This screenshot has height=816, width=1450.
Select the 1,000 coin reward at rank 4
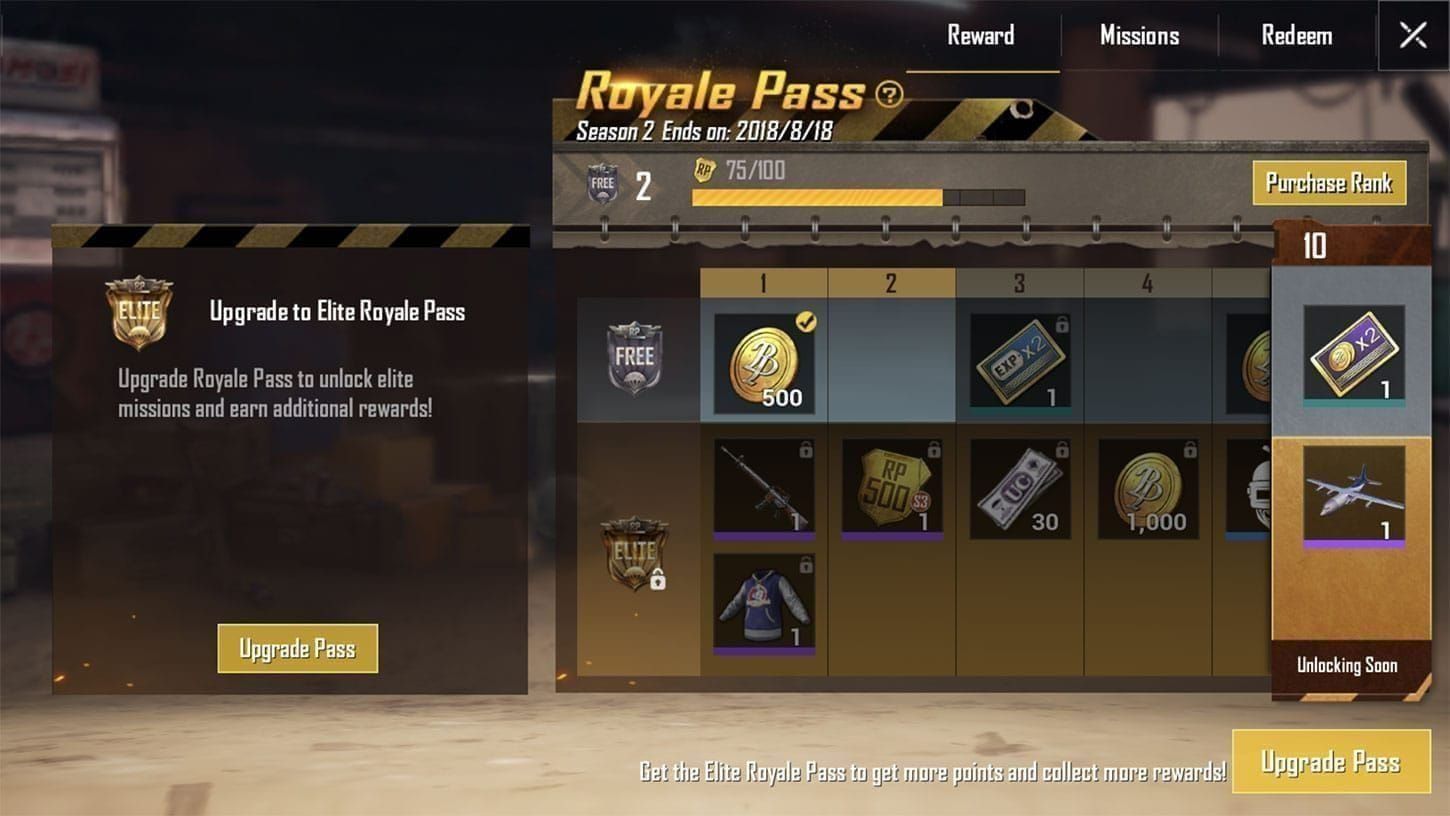[x=1148, y=490]
